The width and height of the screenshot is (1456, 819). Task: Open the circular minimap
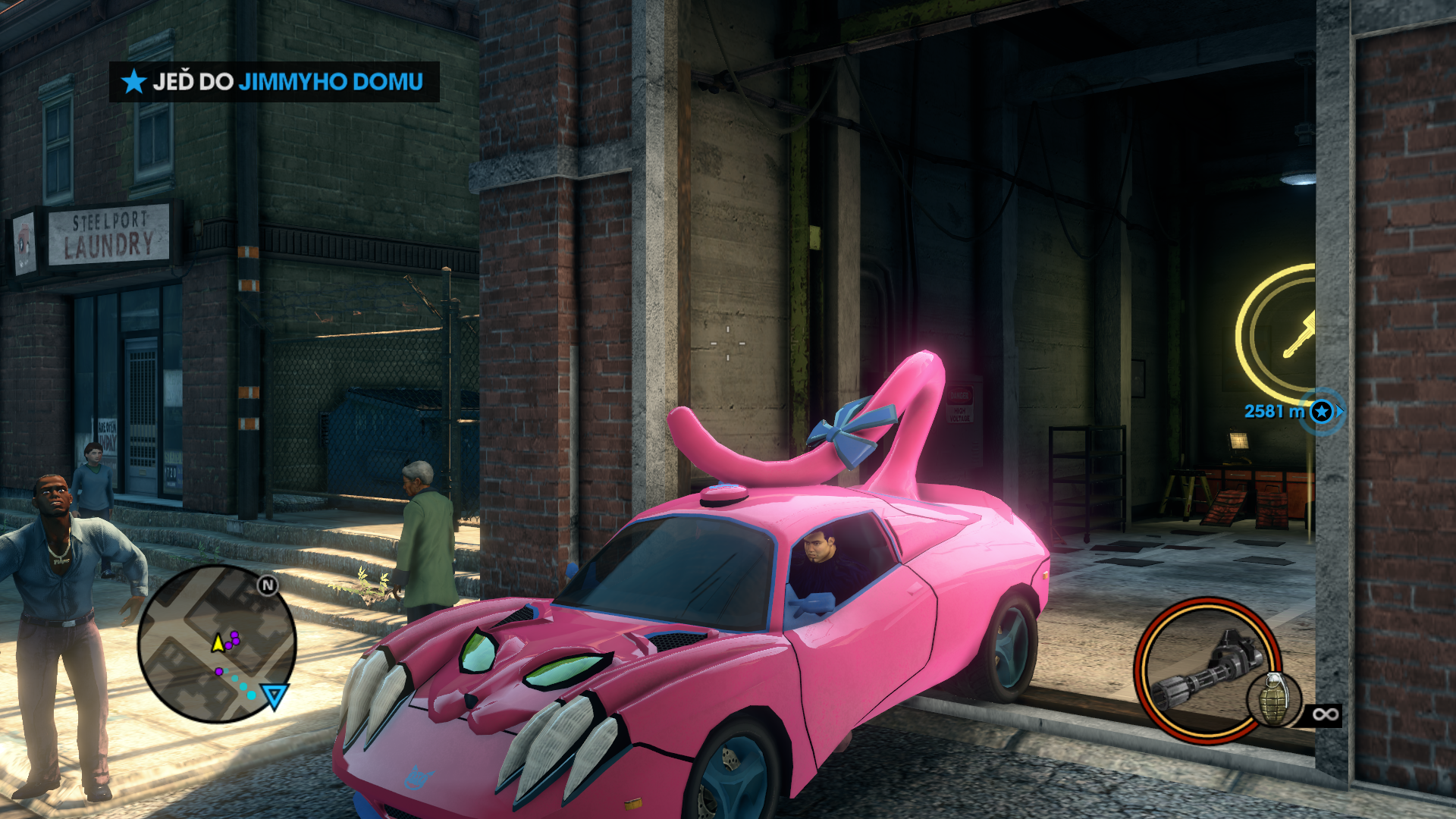tap(217, 643)
